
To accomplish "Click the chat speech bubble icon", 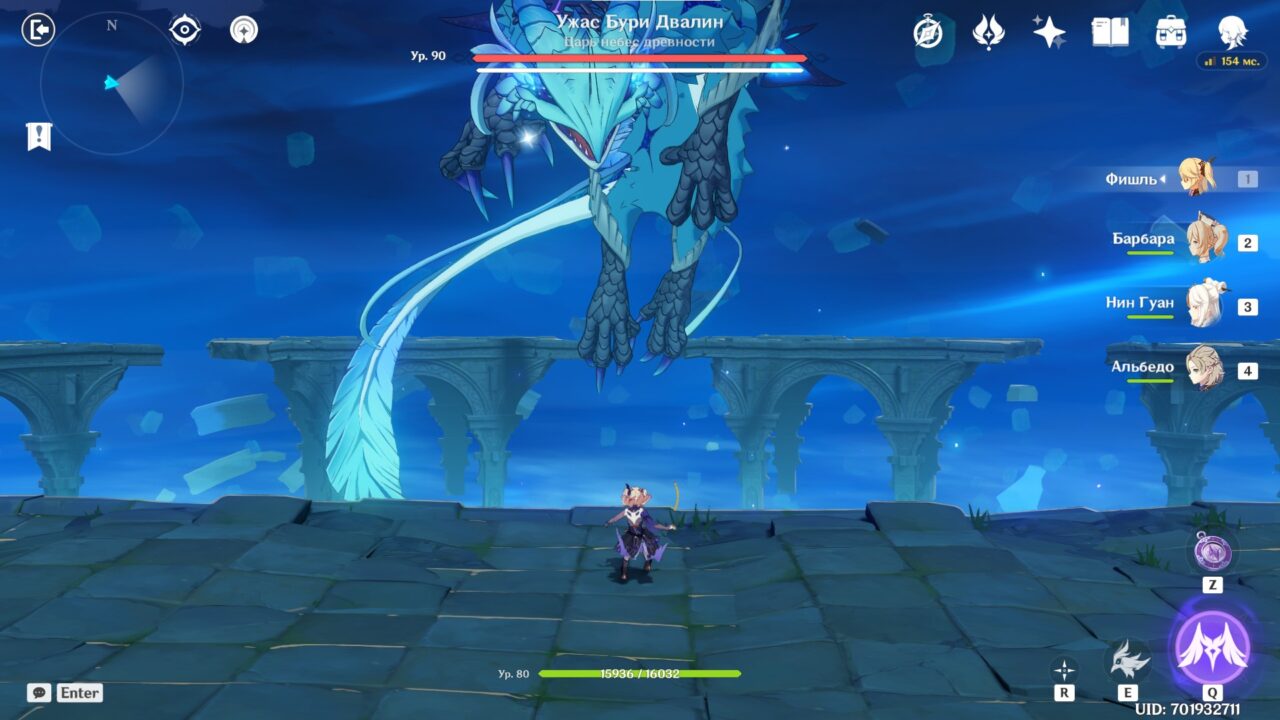I will pos(39,692).
